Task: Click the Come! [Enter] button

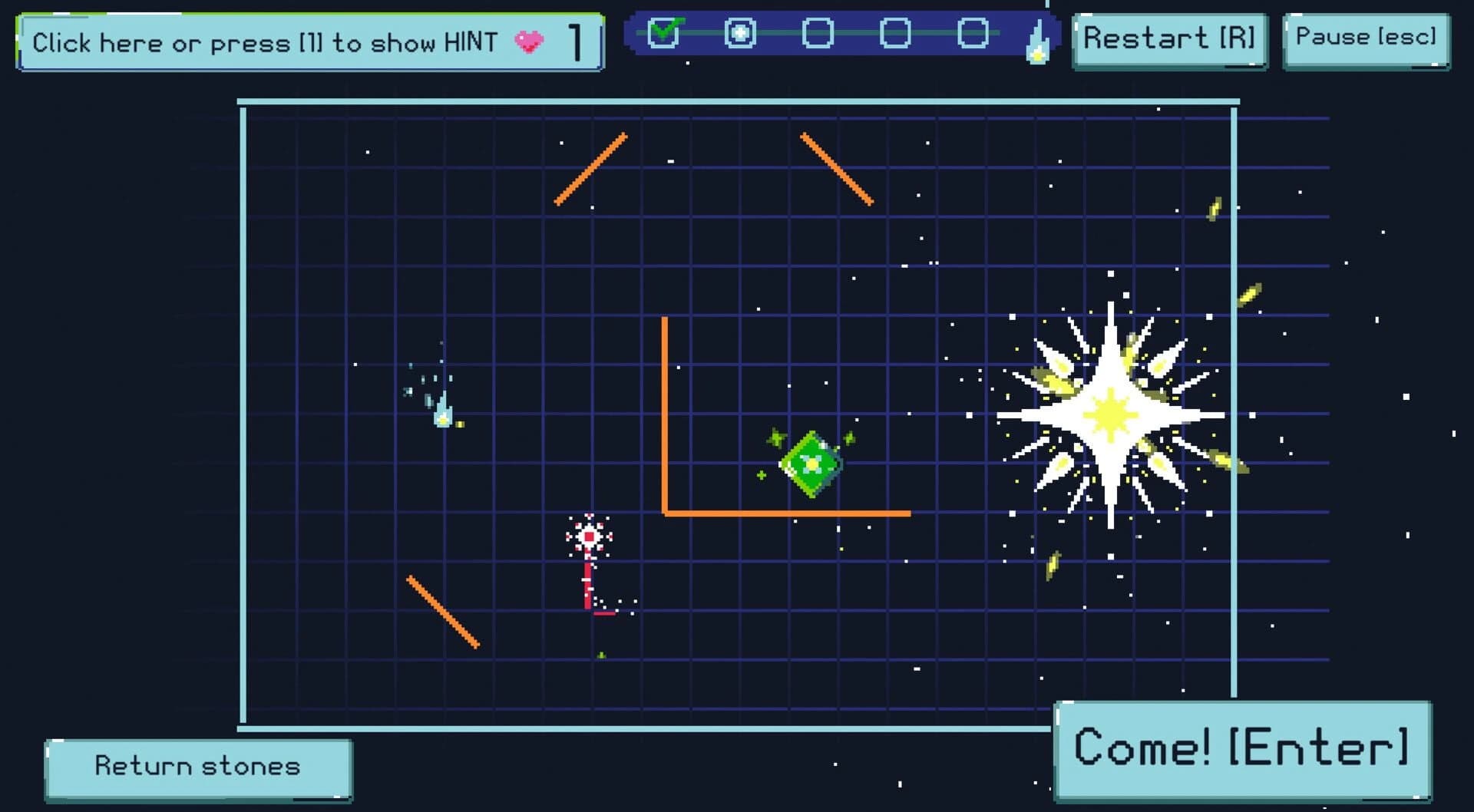Action: pos(1242,746)
